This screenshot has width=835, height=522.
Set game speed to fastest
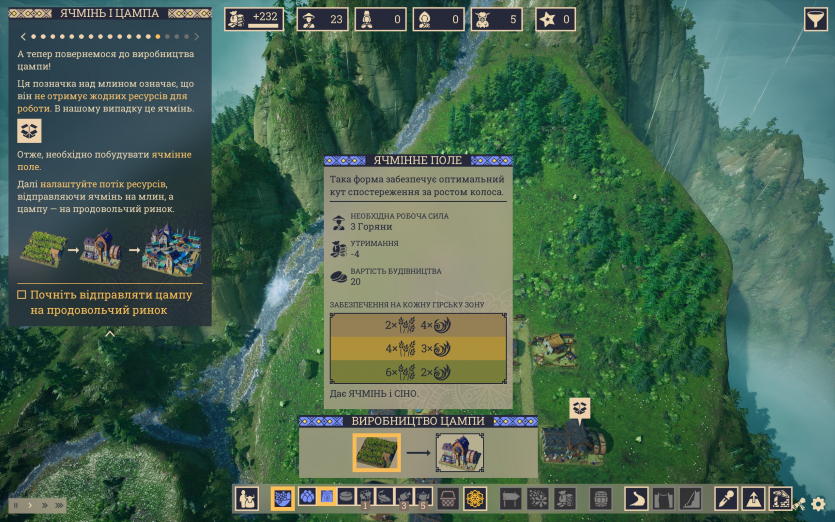point(57,505)
